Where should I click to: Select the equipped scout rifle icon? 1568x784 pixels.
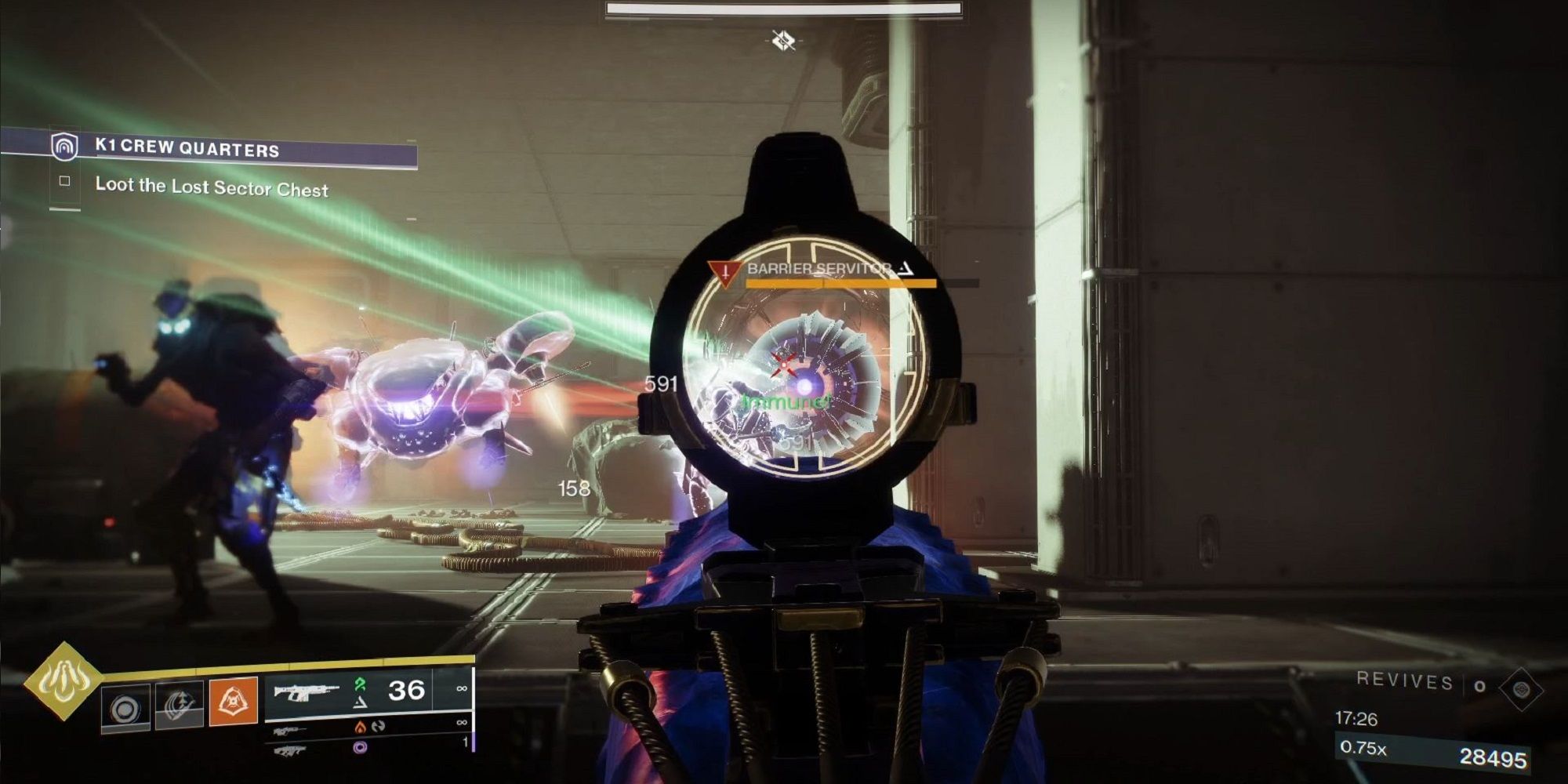coord(307,691)
